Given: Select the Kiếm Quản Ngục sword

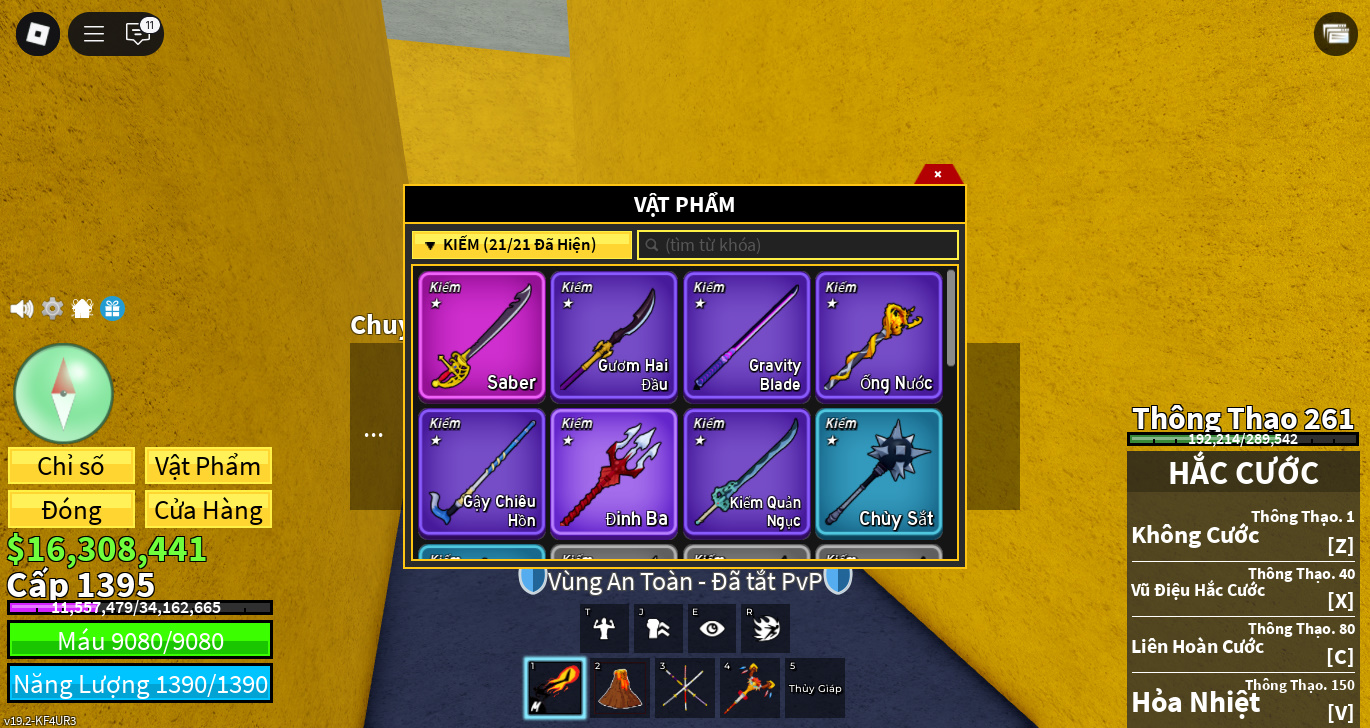Looking at the screenshot, I should tap(746, 472).
